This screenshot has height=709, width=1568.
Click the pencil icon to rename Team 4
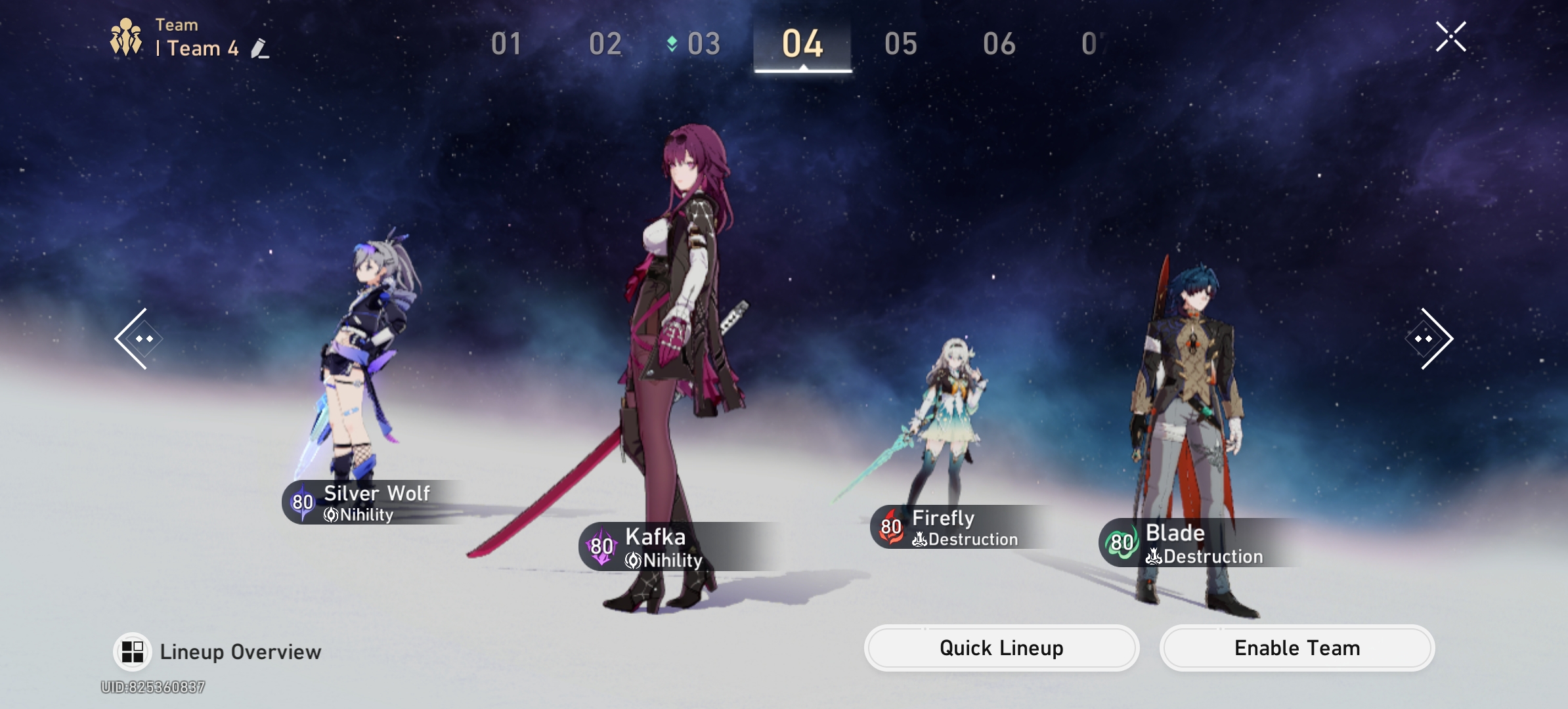click(x=261, y=49)
